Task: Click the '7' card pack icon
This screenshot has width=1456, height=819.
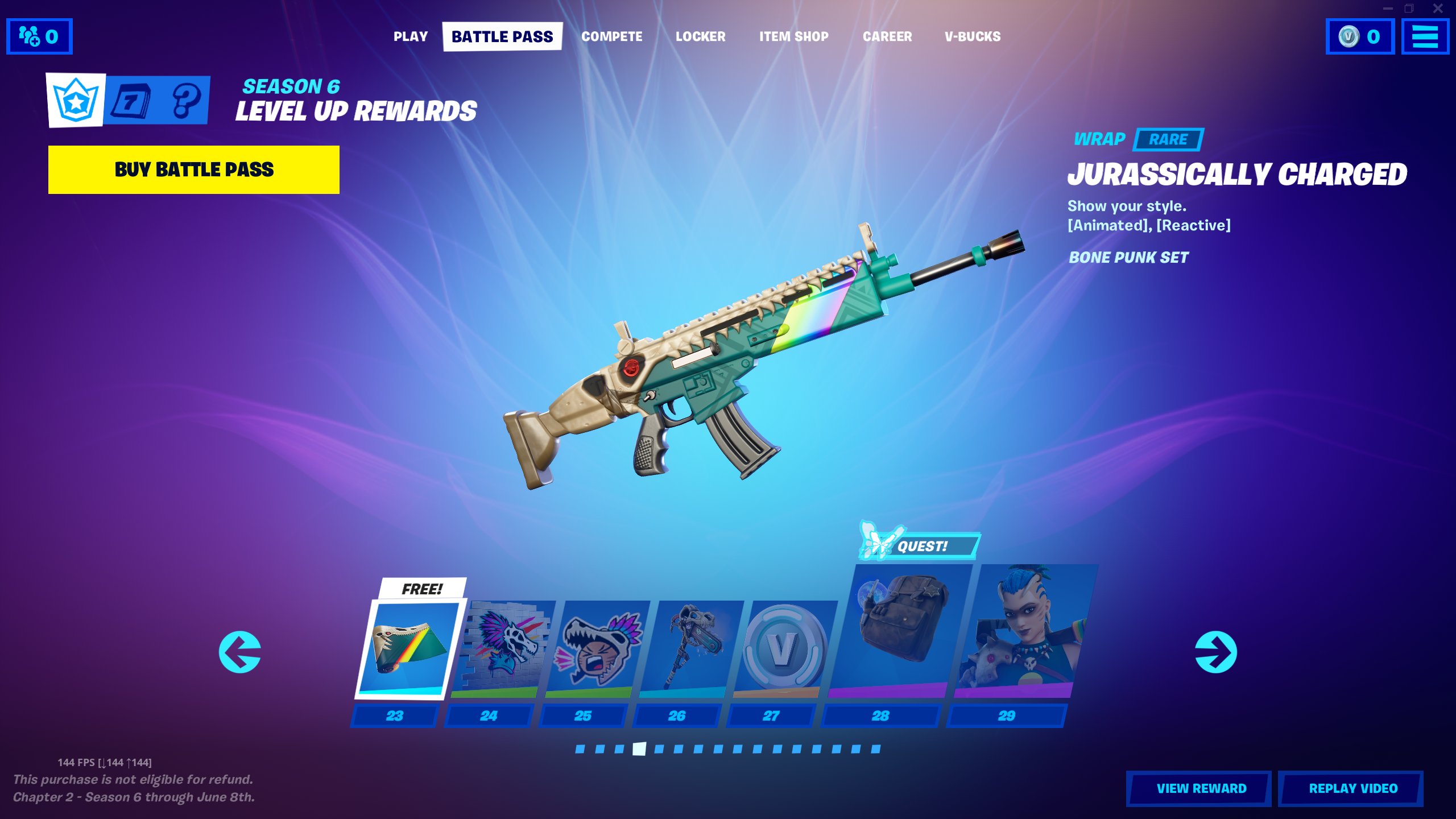Action: [x=131, y=99]
